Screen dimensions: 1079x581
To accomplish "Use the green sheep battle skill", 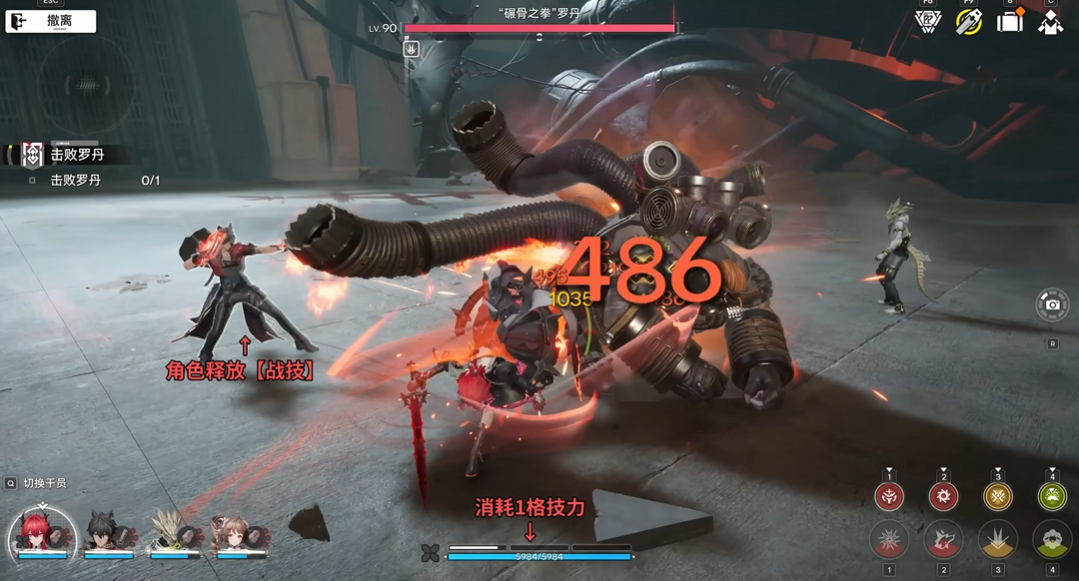I will point(1051,540).
